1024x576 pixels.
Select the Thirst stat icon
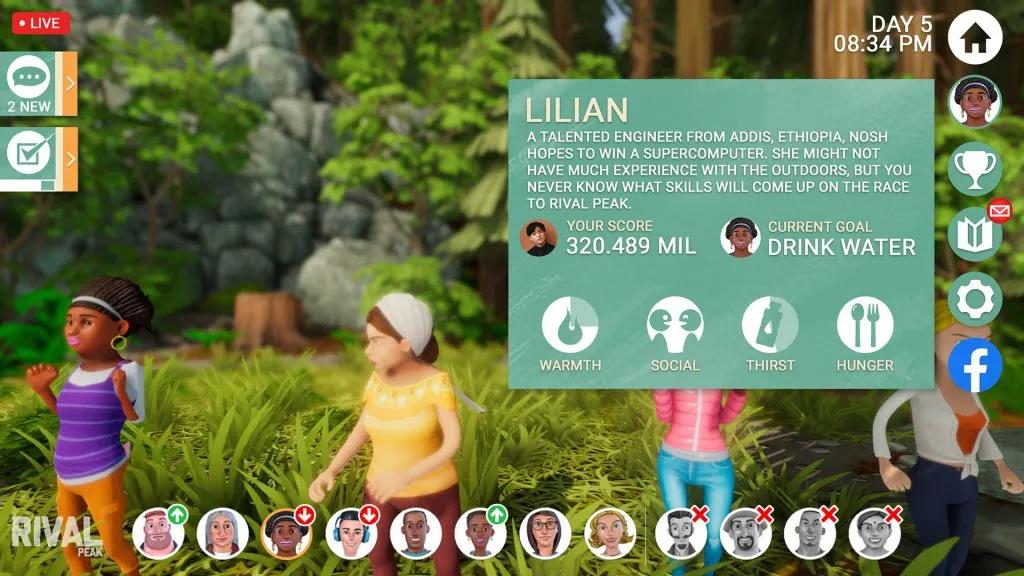(x=769, y=326)
